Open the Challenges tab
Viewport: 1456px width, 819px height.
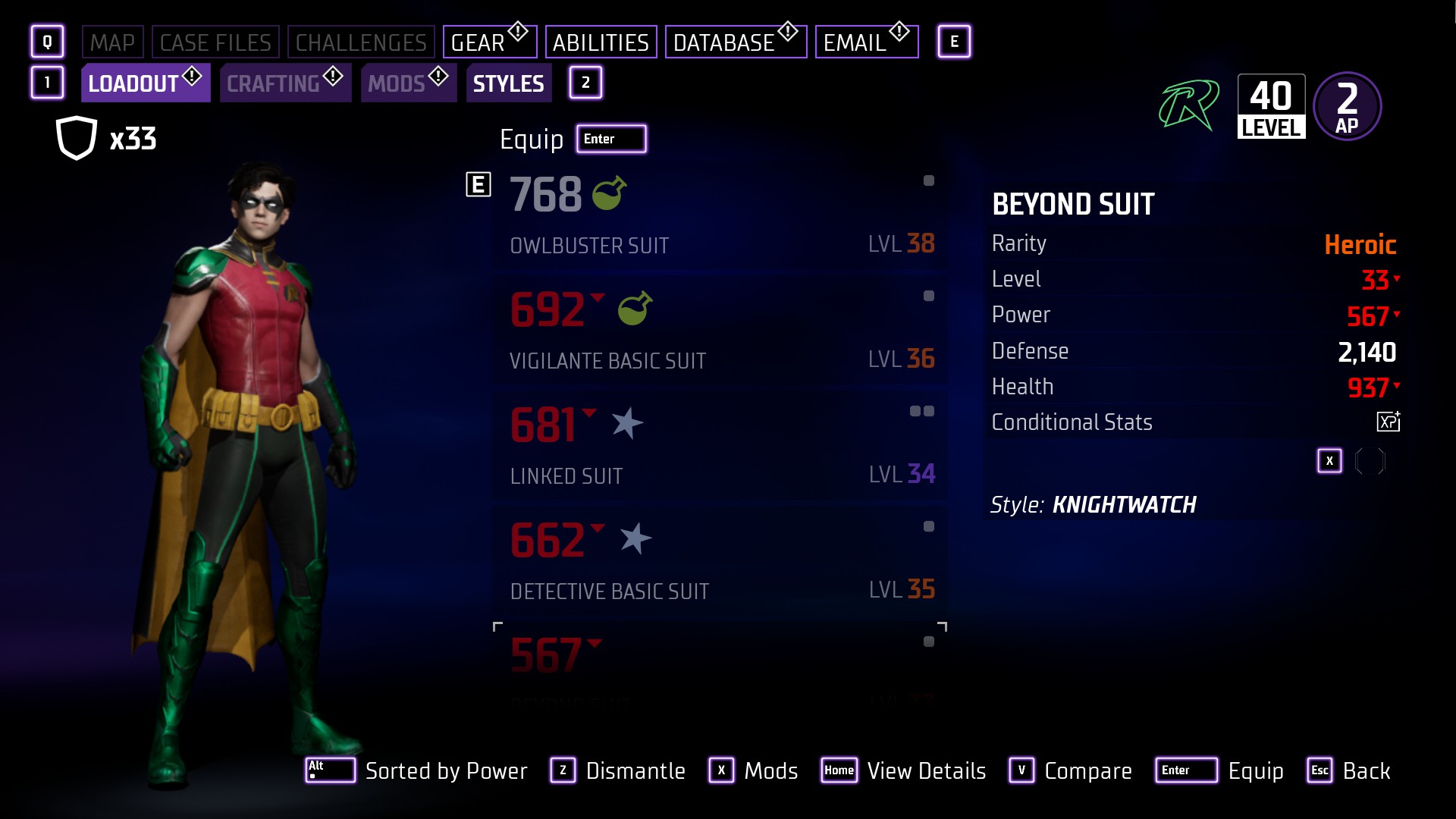click(x=361, y=42)
